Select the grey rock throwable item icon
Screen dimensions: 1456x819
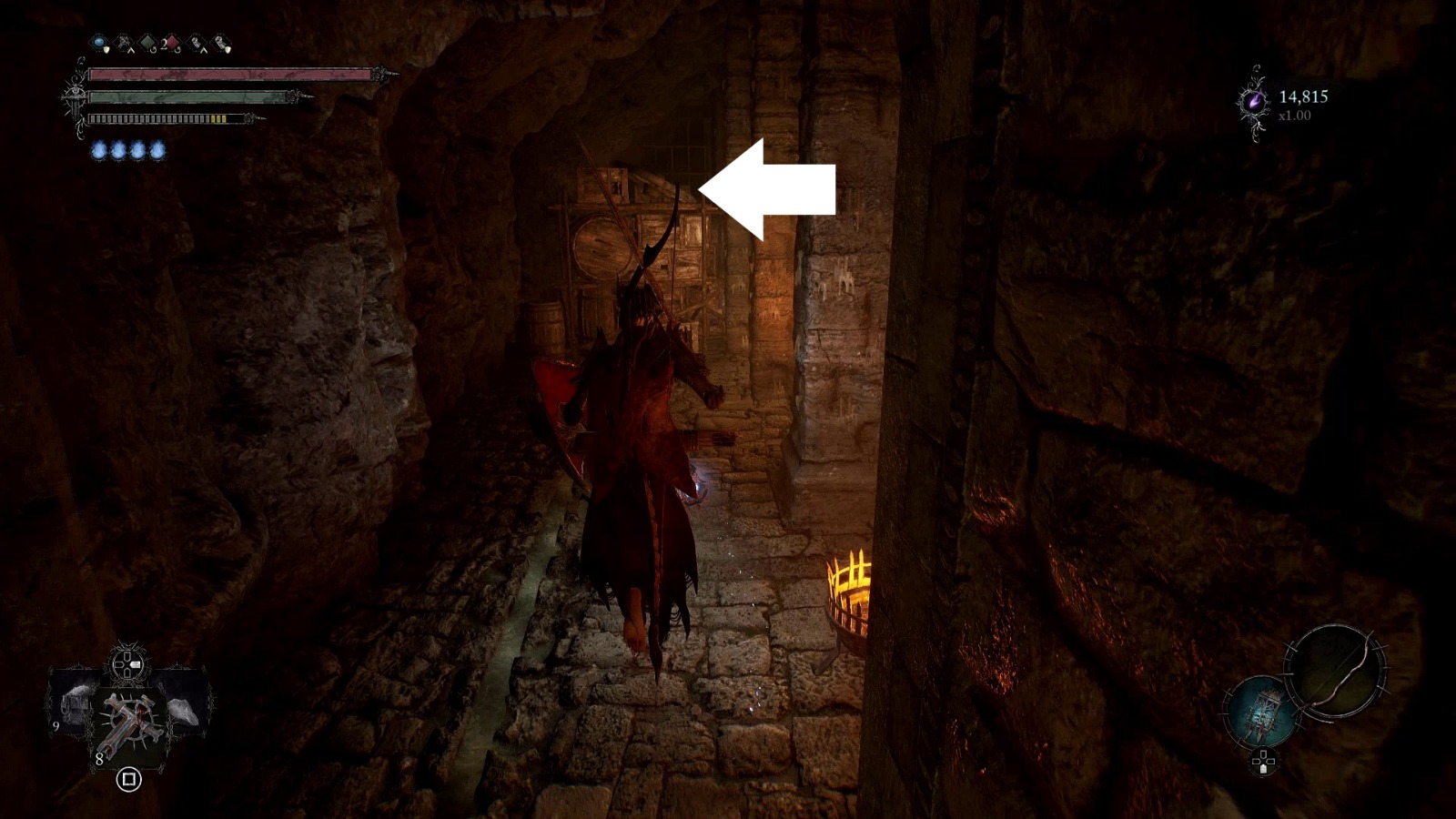pyautogui.click(x=185, y=711)
